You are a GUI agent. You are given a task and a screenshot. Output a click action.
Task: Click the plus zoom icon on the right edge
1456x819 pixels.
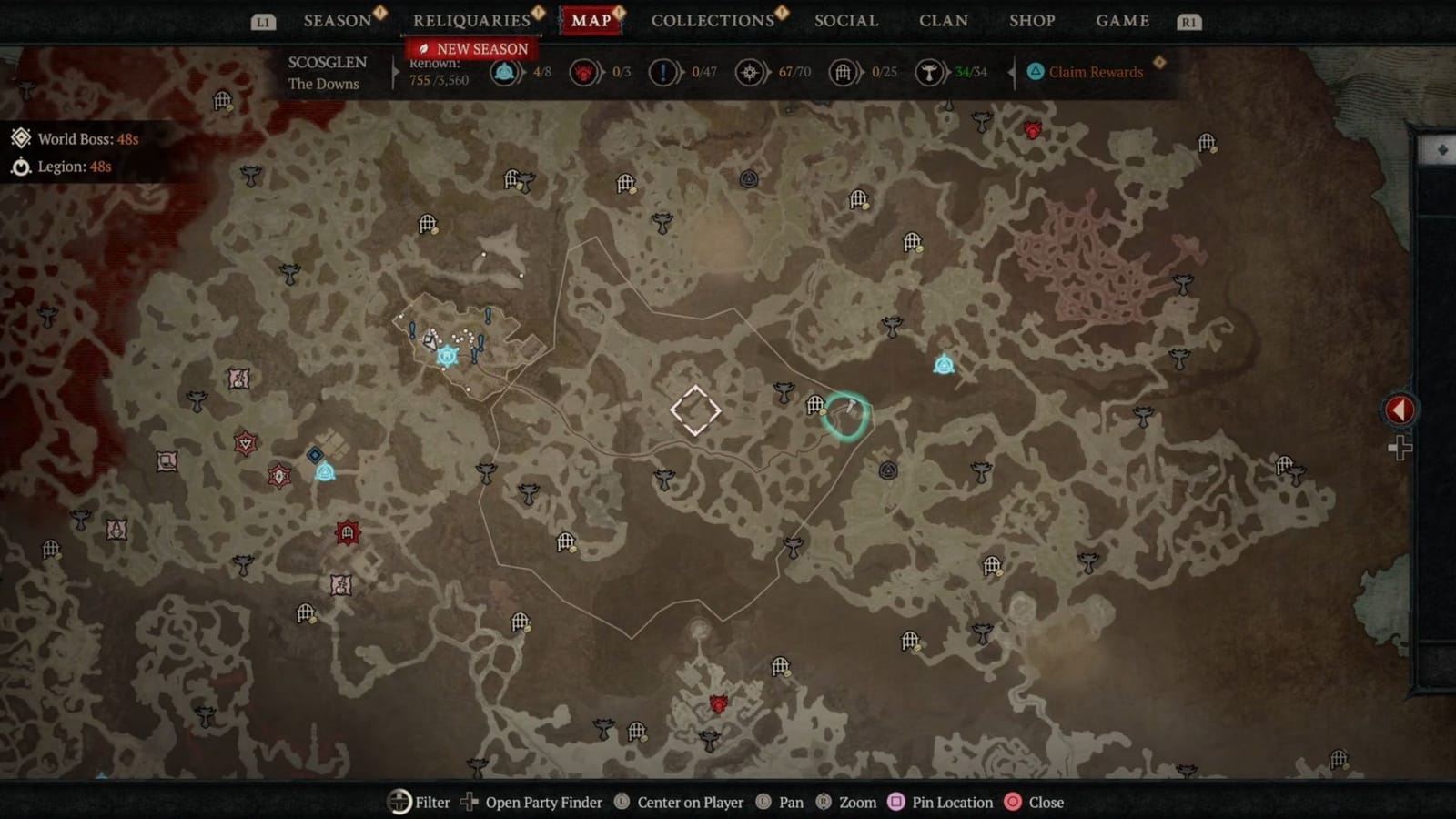1399,447
